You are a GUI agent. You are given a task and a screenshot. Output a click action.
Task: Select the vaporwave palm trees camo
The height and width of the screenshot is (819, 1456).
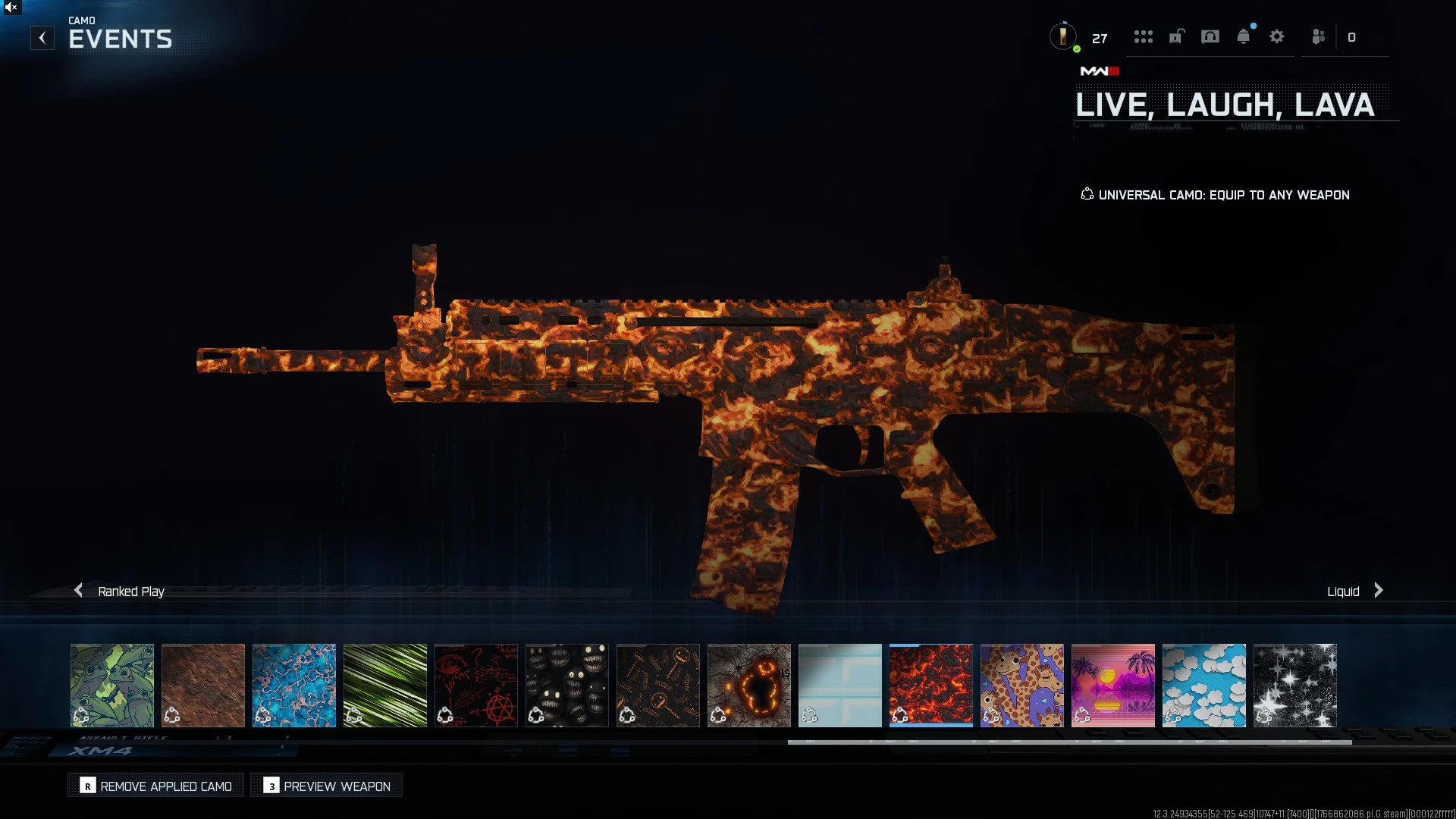pos(1112,685)
